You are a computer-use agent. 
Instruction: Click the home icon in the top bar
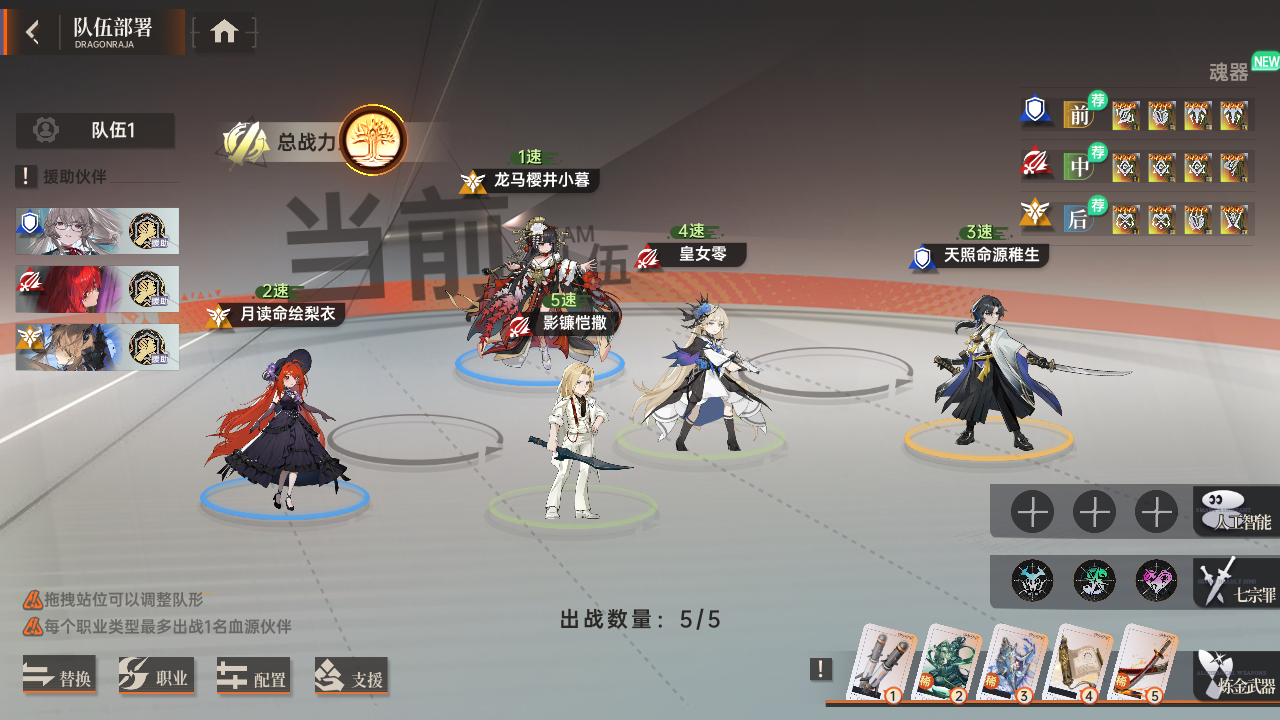(x=225, y=30)
